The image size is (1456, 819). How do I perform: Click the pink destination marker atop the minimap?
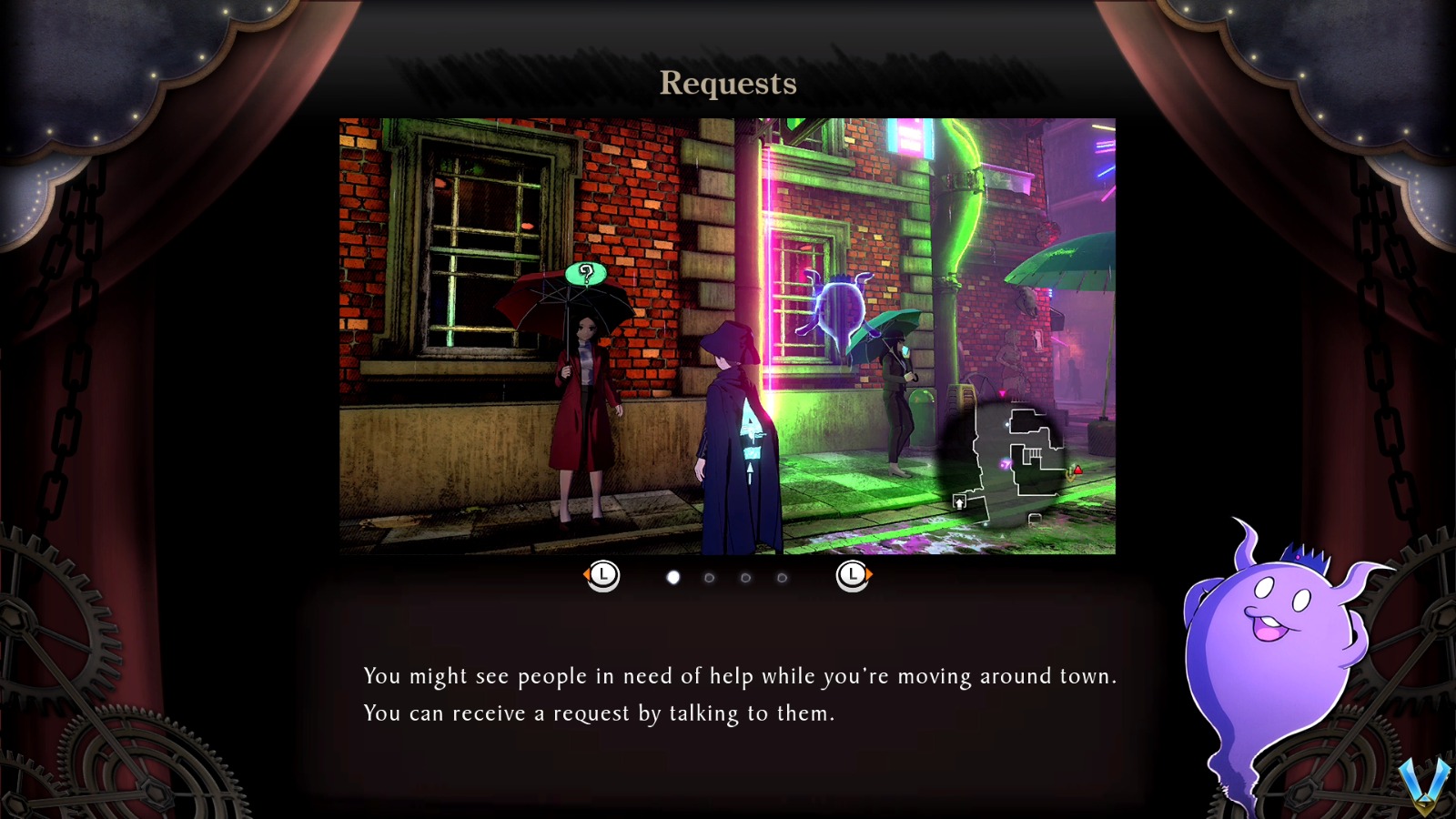[x=1002, y=393]
